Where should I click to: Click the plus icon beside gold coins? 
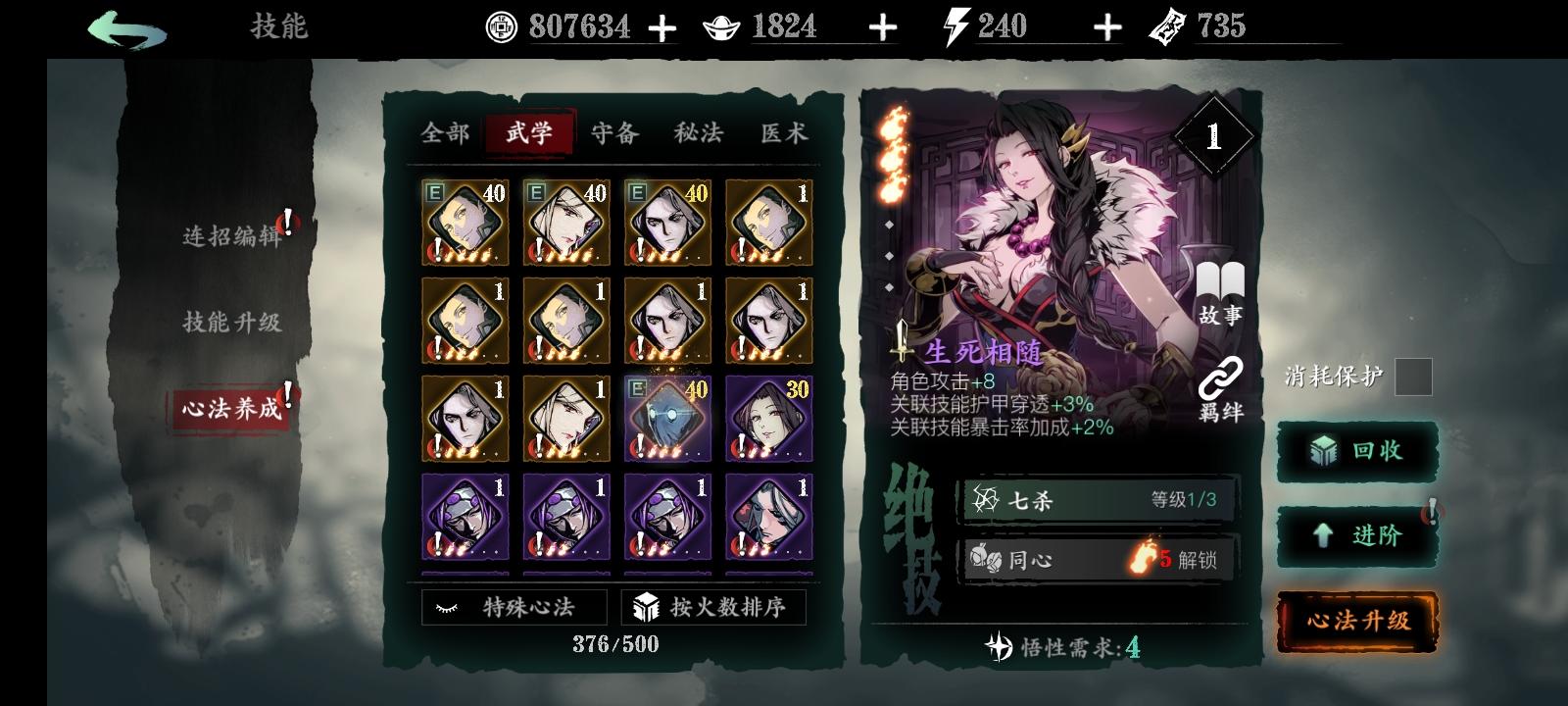(664, 27)
